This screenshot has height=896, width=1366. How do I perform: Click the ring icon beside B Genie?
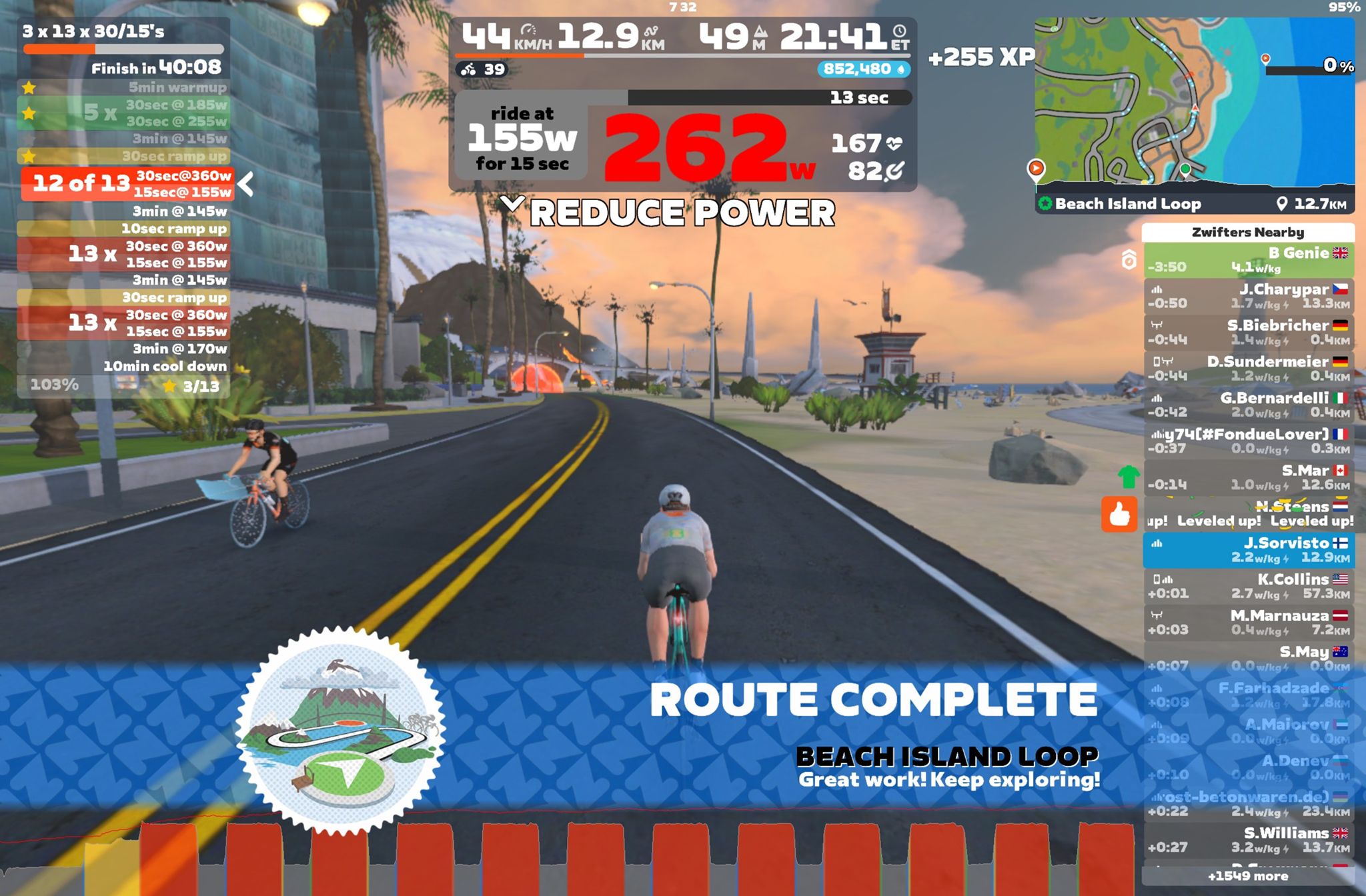click(x=1129, y=259)
